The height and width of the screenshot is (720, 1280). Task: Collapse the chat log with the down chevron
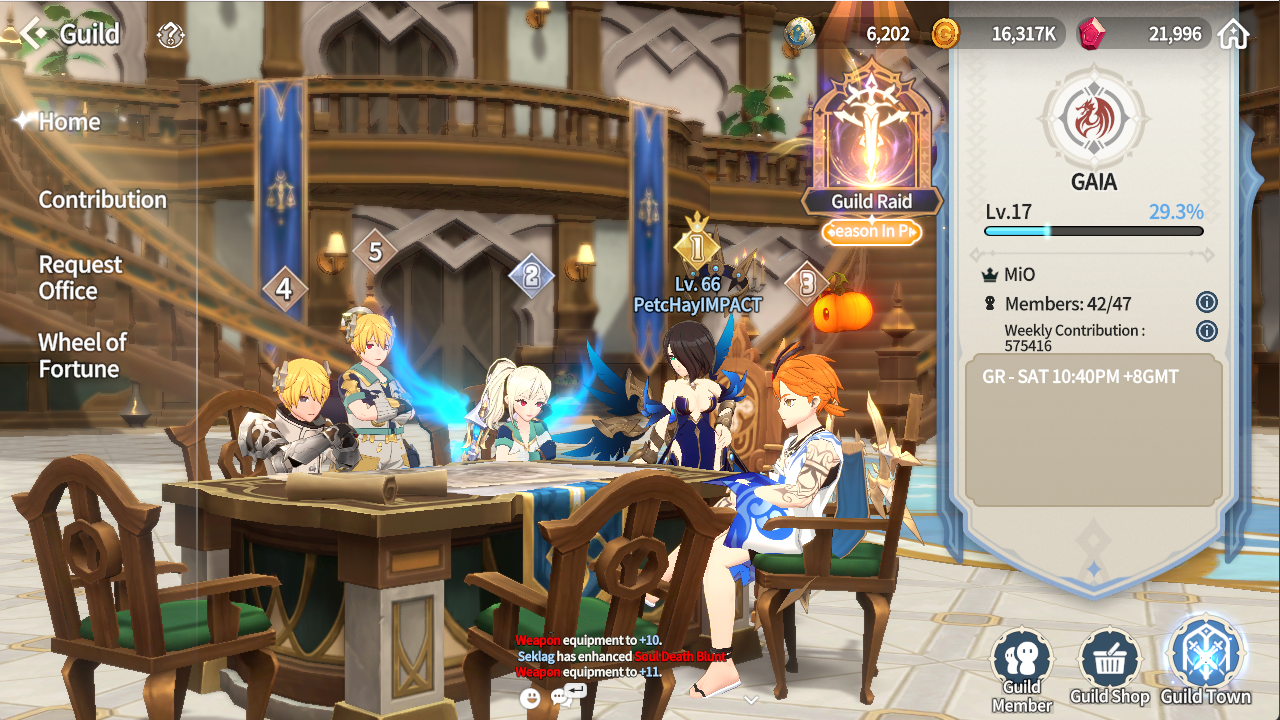pyautogui.click(x=751, y=699)
